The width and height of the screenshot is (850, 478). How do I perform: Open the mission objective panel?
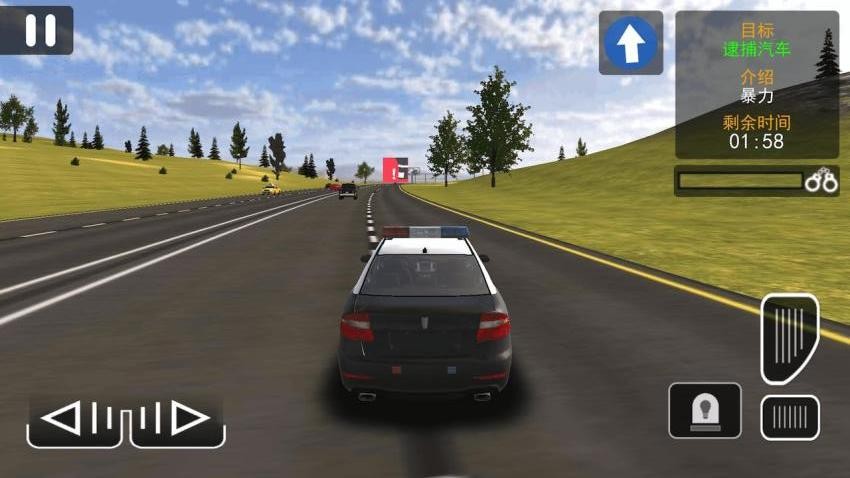coord(757,84)
